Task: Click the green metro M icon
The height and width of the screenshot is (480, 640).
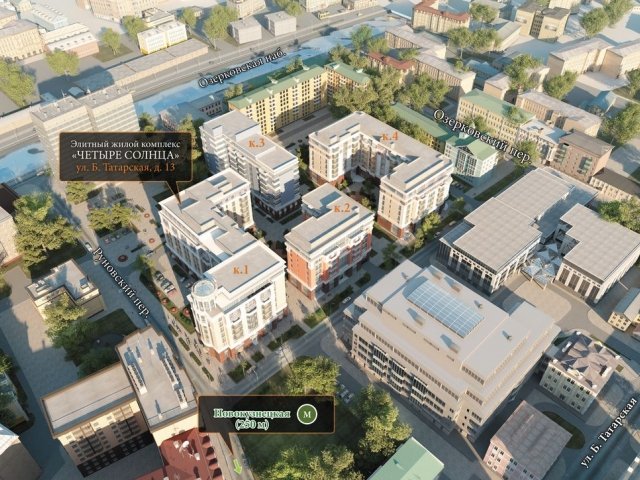Action: (x=307, y=413)
